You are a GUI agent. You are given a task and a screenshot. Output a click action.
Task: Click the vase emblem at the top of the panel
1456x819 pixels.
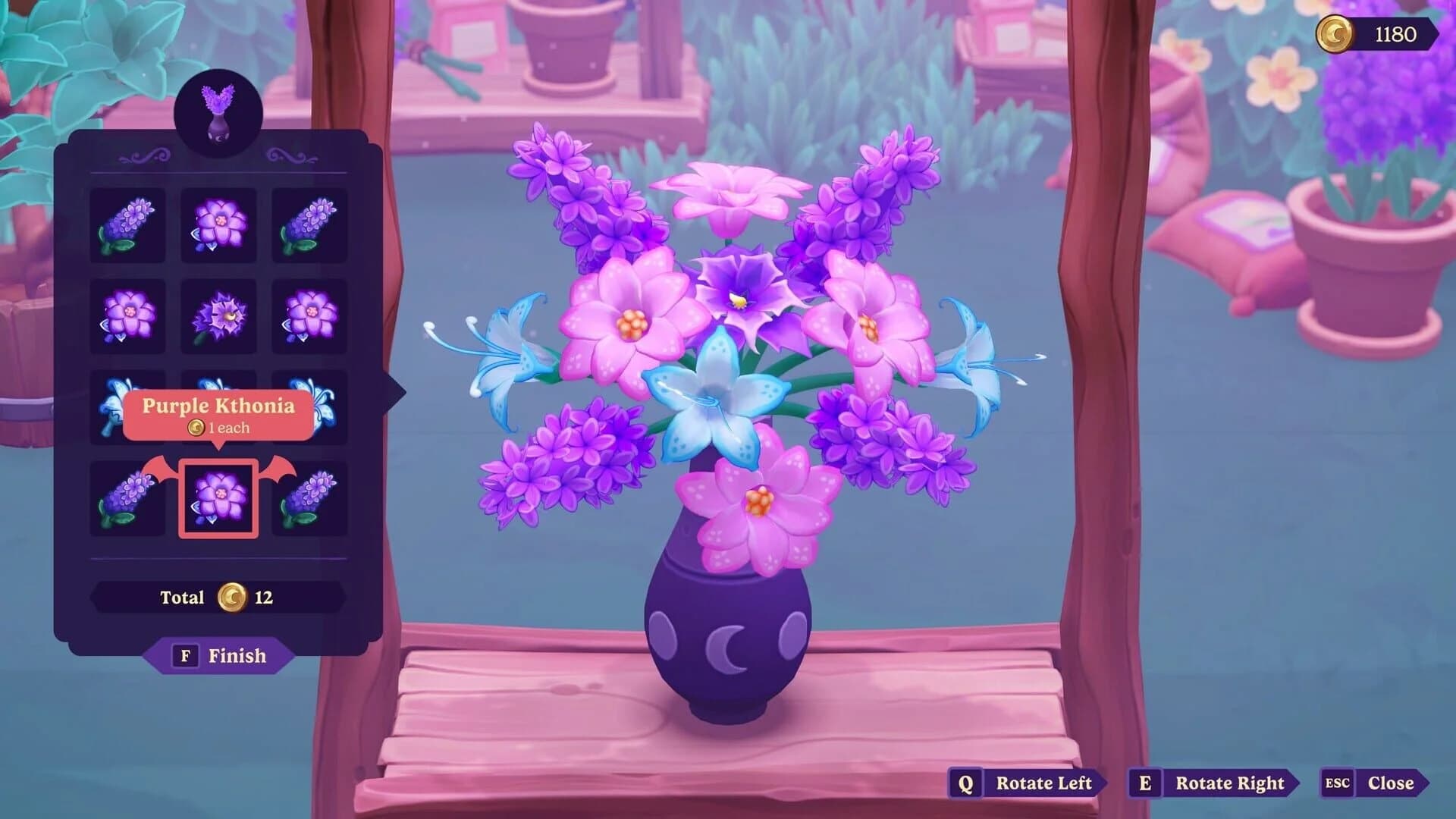click(219, 111)
